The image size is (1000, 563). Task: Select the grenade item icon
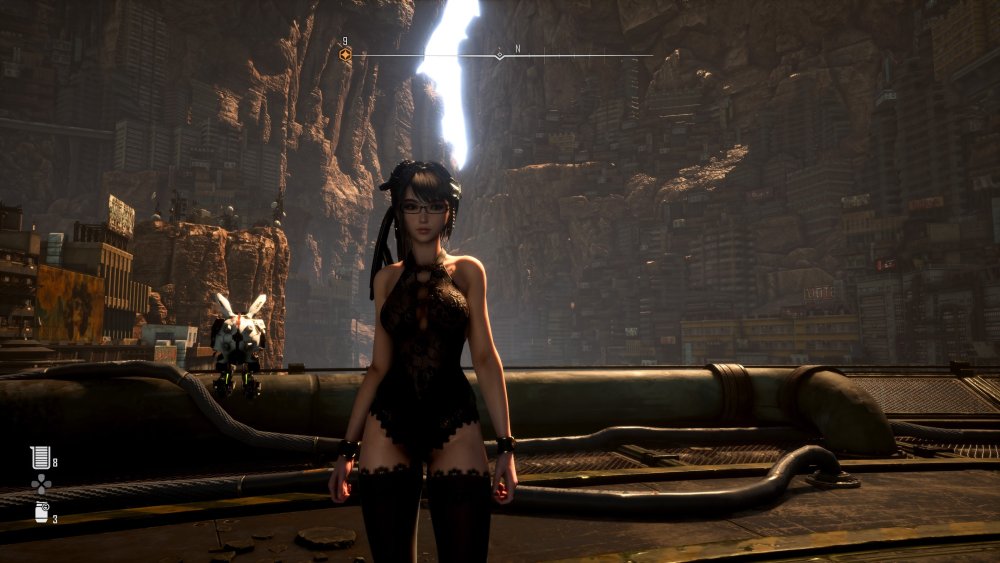[40, 513]
